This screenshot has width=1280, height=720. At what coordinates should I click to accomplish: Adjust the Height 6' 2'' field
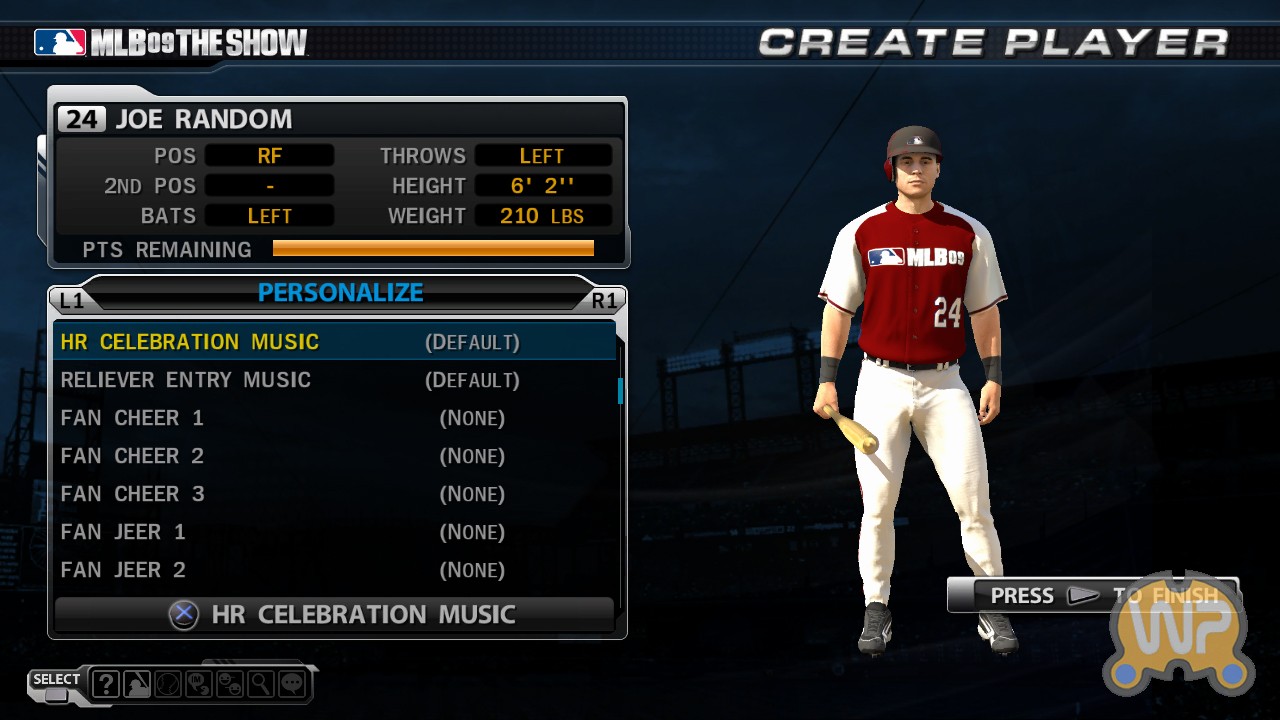[542, 186]
